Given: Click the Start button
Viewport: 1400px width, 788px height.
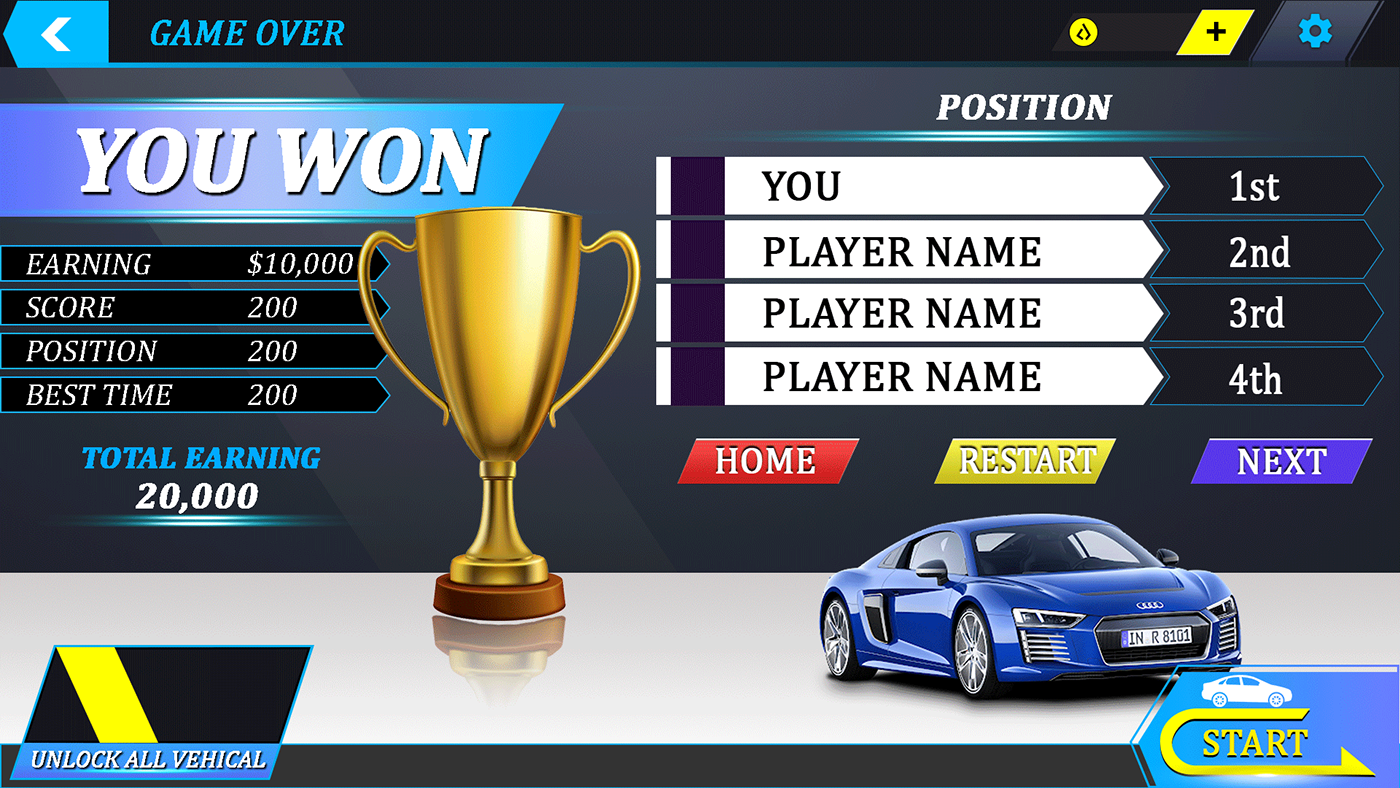Looking at the screenshot, I should [1254, 743].
